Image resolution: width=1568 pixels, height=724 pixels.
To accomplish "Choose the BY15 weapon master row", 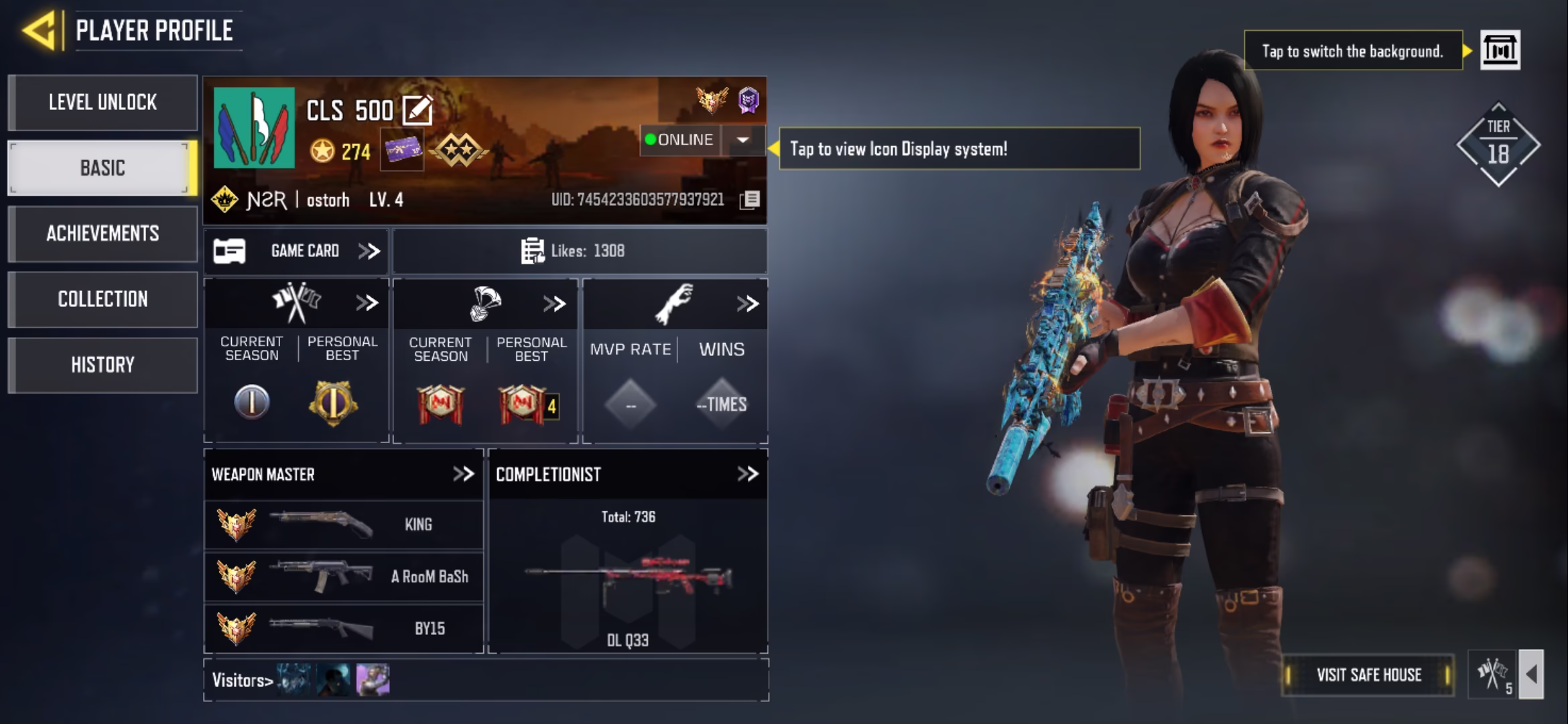I will point(343,629).
